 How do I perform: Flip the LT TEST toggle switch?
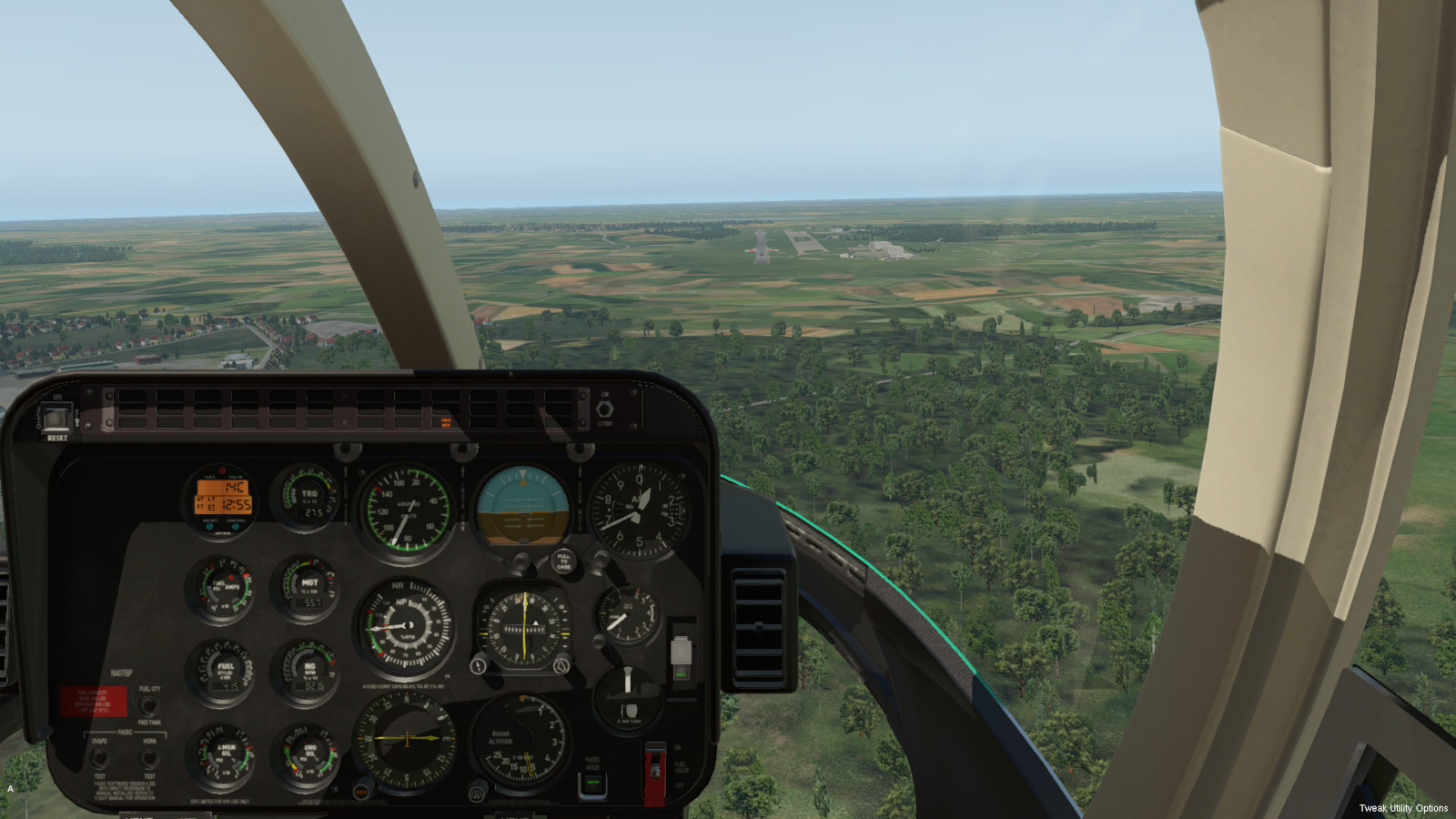[604, 409]
